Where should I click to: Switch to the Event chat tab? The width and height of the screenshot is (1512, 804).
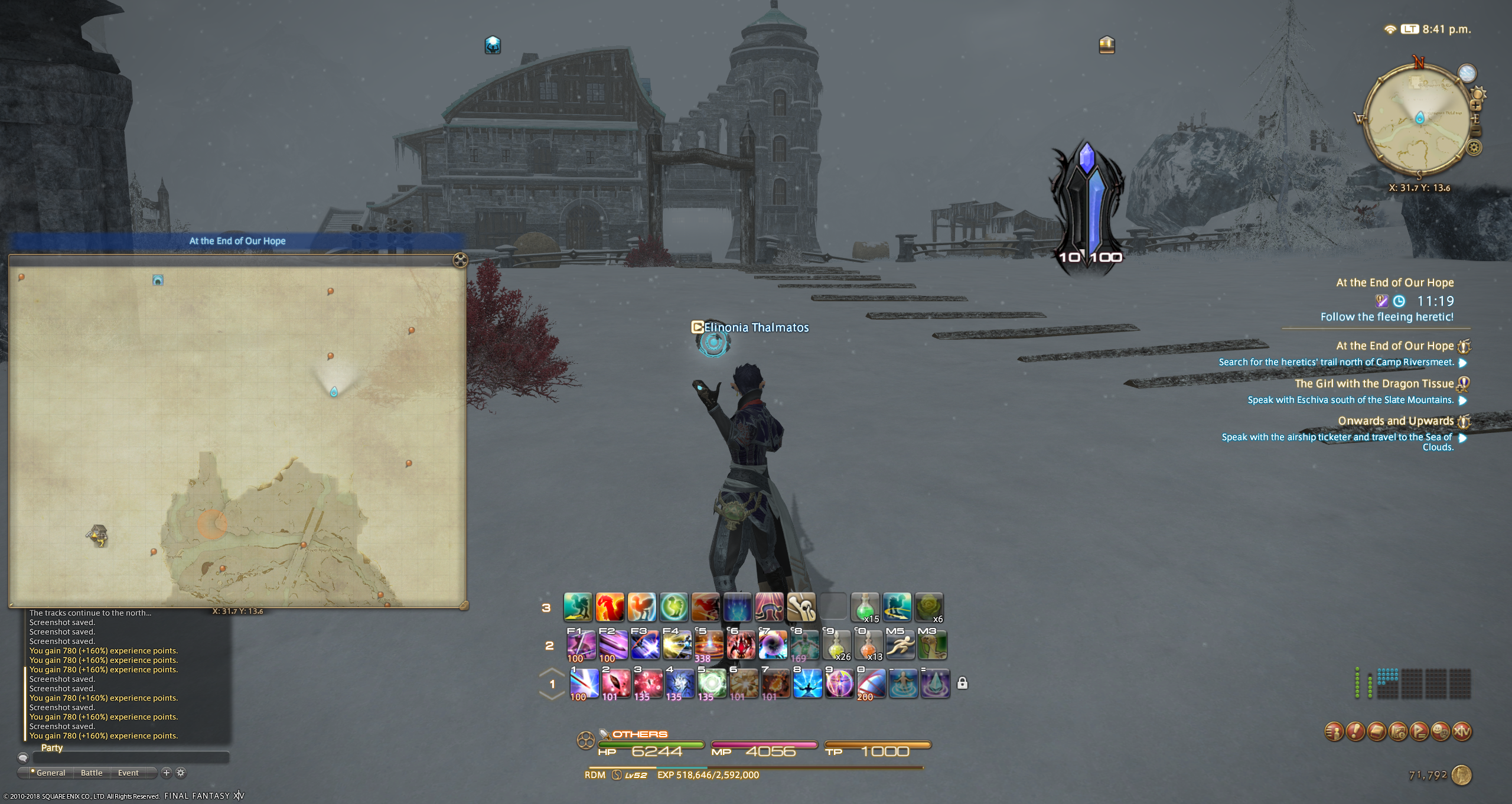pos(128,773)
